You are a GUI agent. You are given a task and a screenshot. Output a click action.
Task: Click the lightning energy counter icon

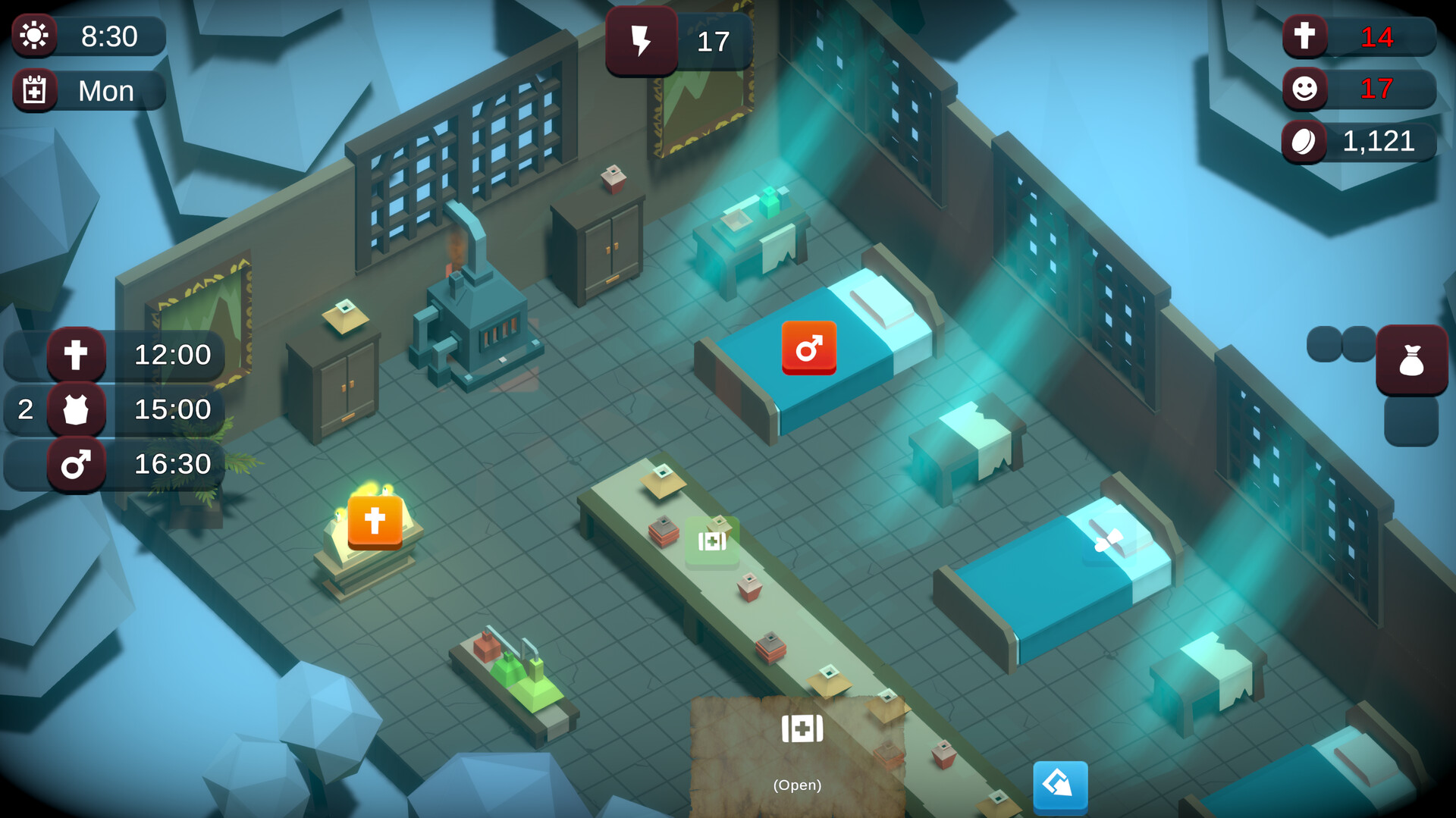click(x=642, y=42)
